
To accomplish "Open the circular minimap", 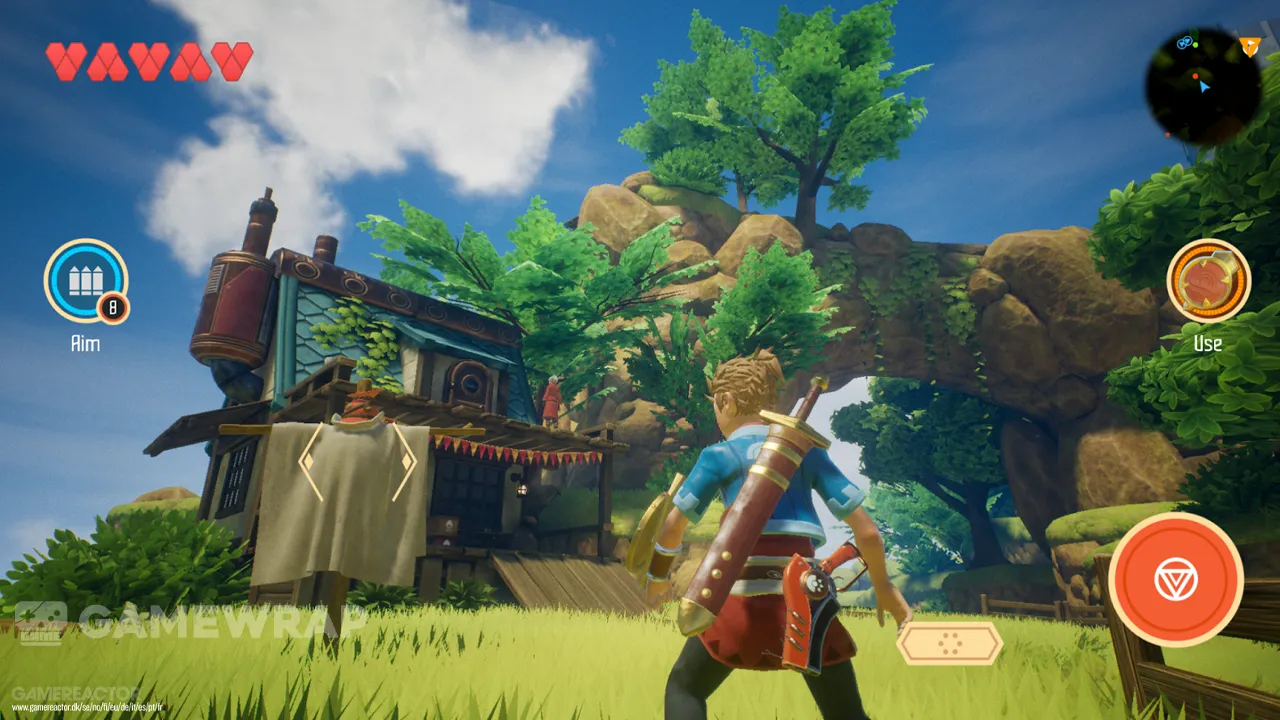I will 1202,87.
